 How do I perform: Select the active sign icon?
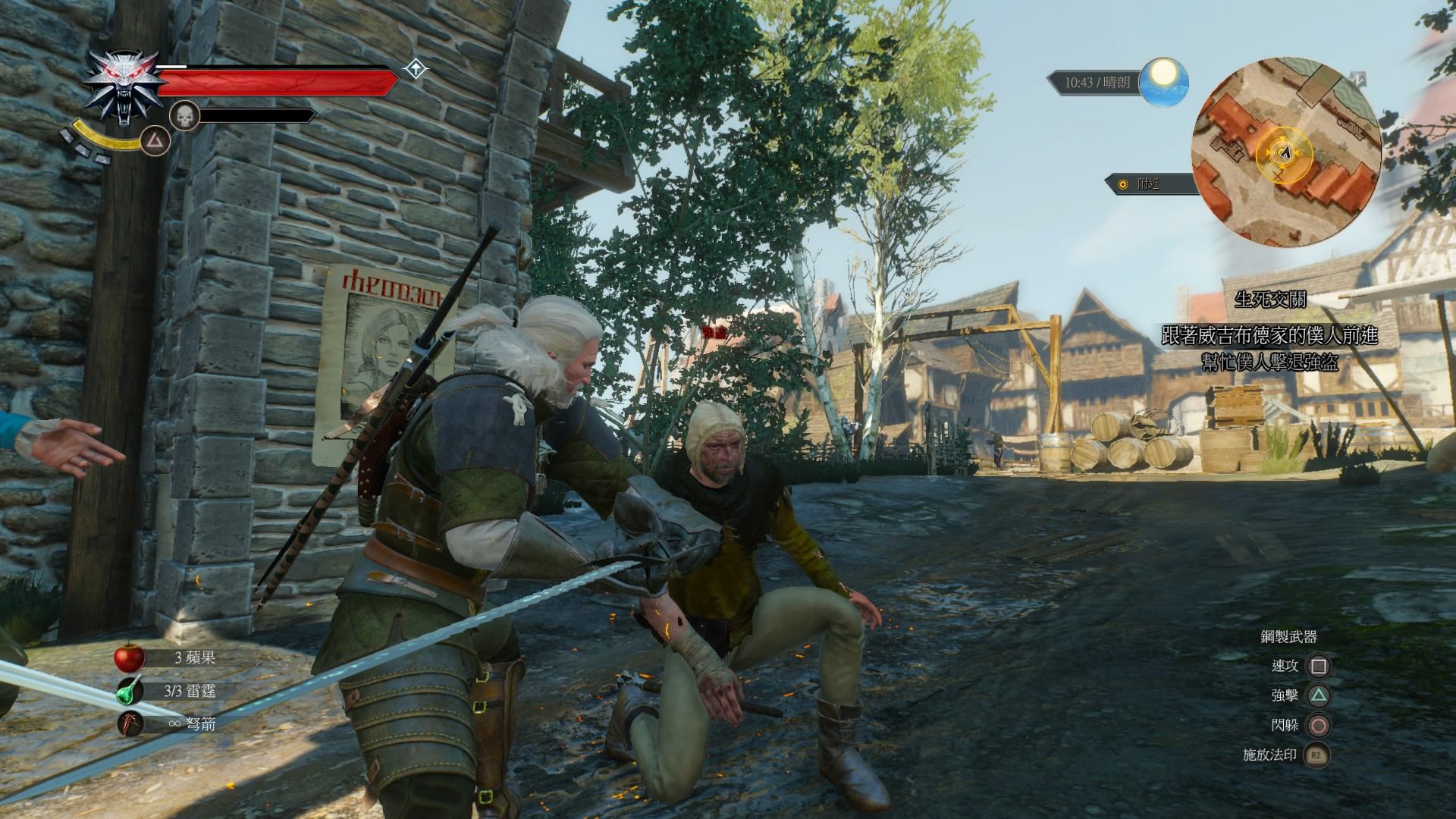click(x=157, y=141)
